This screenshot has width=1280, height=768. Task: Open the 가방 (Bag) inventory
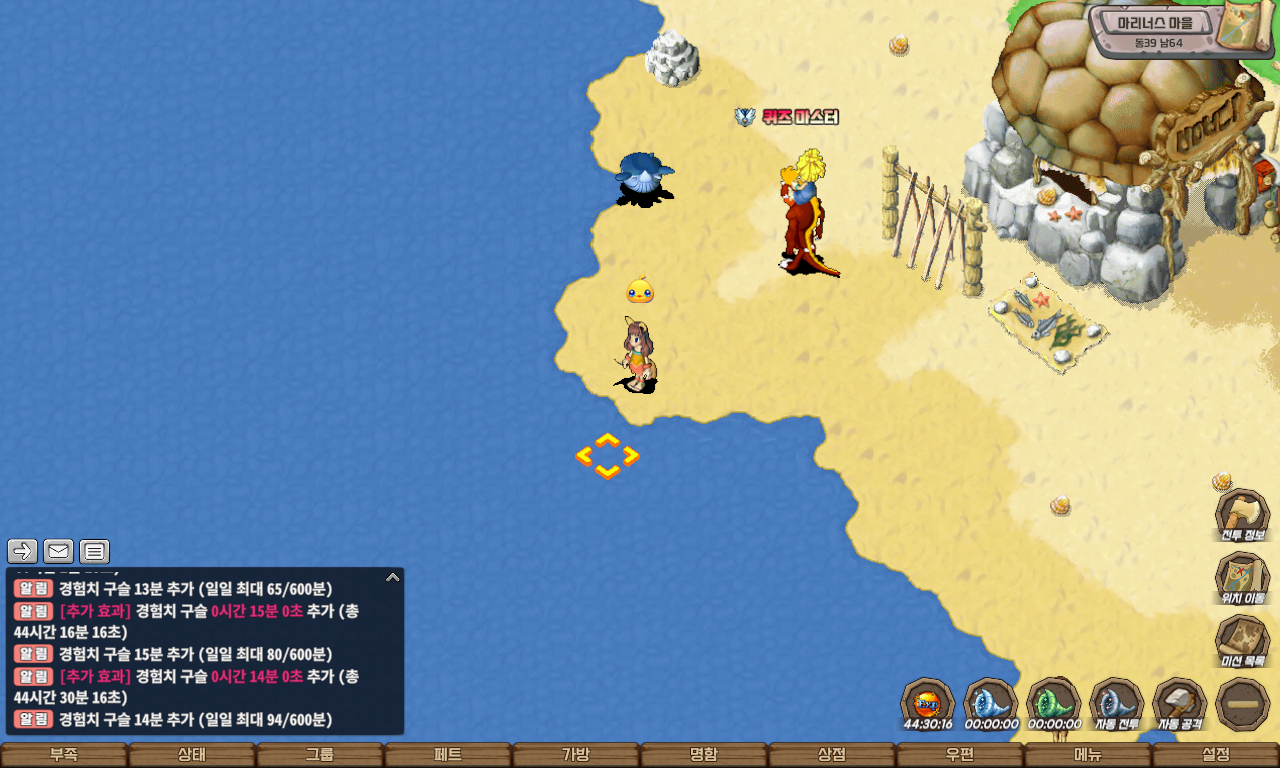click(x=576, y=755)
